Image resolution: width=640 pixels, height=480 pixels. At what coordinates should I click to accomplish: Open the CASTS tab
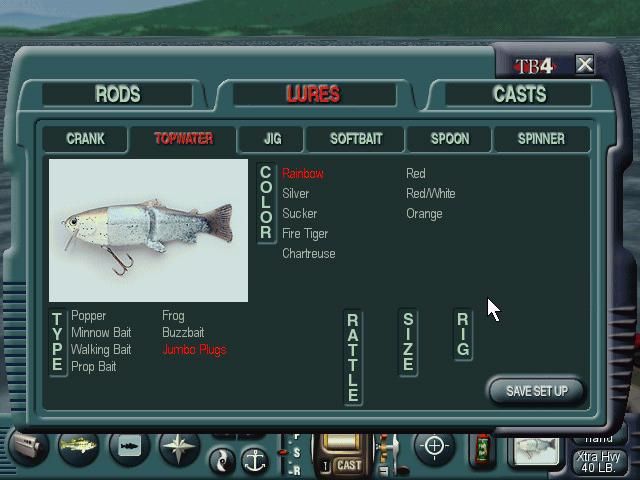tap(519, 95)
